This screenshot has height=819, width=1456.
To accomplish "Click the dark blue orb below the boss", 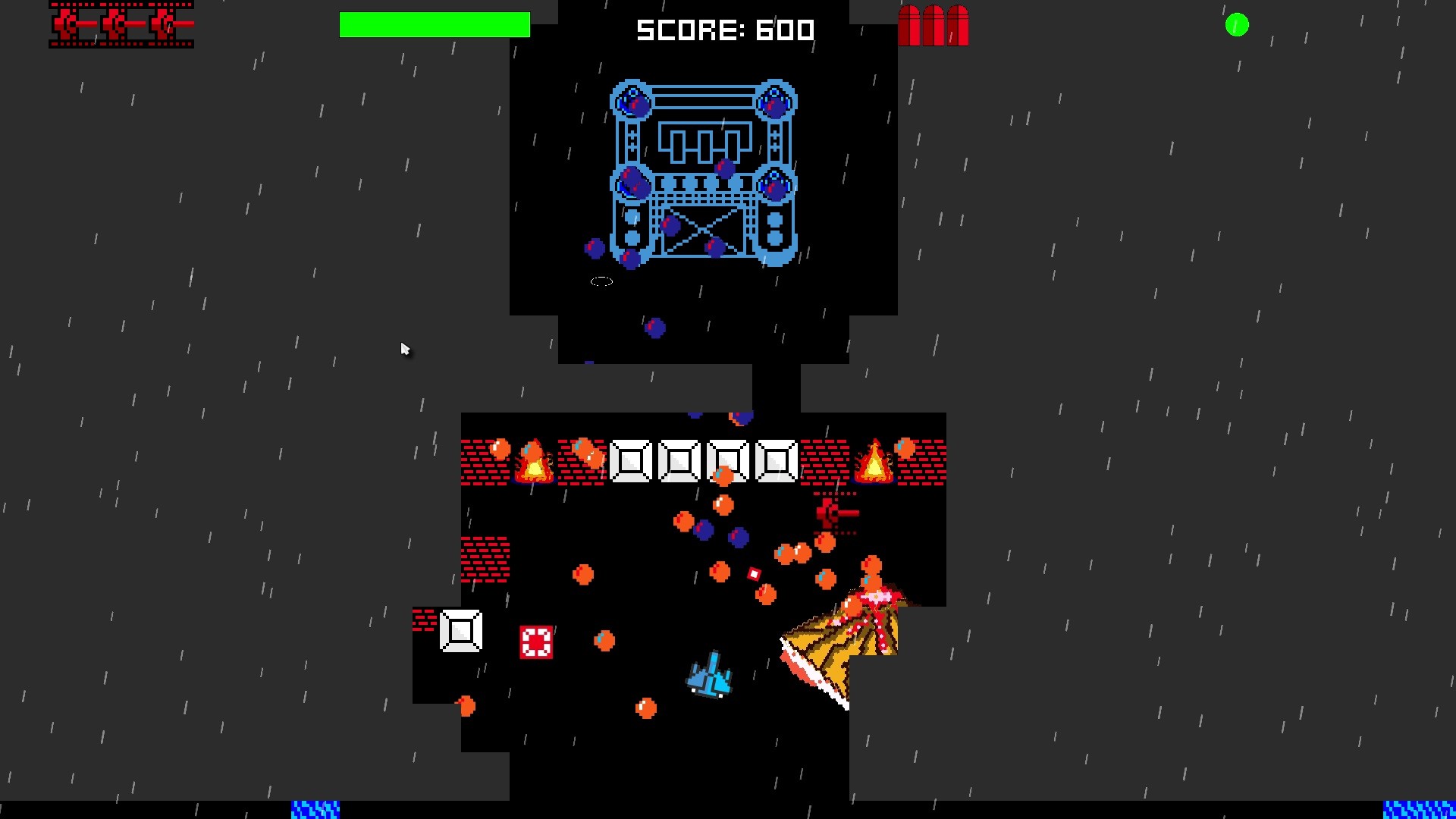I will (655, 328).
